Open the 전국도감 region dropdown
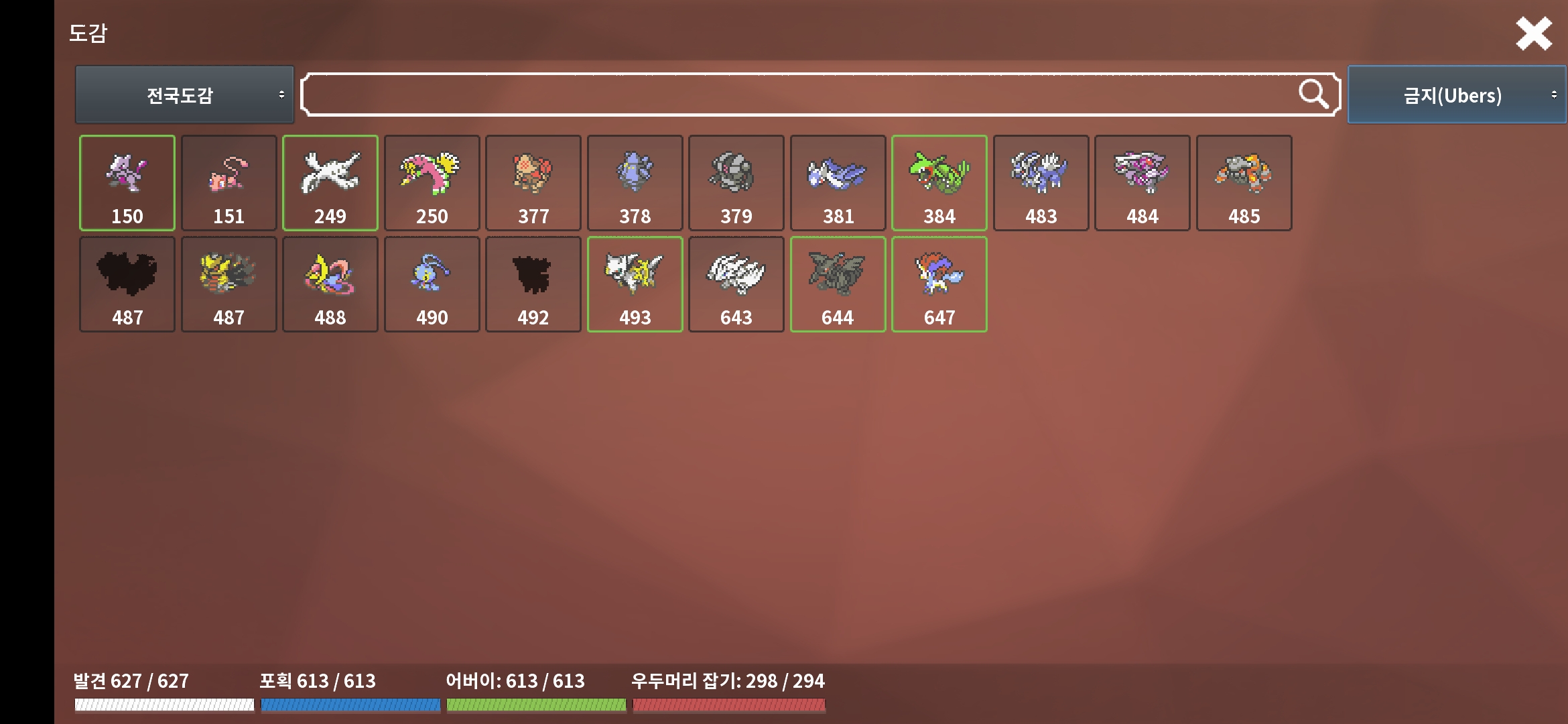Viewport: 1568px width, 724px height. [184, 95]
